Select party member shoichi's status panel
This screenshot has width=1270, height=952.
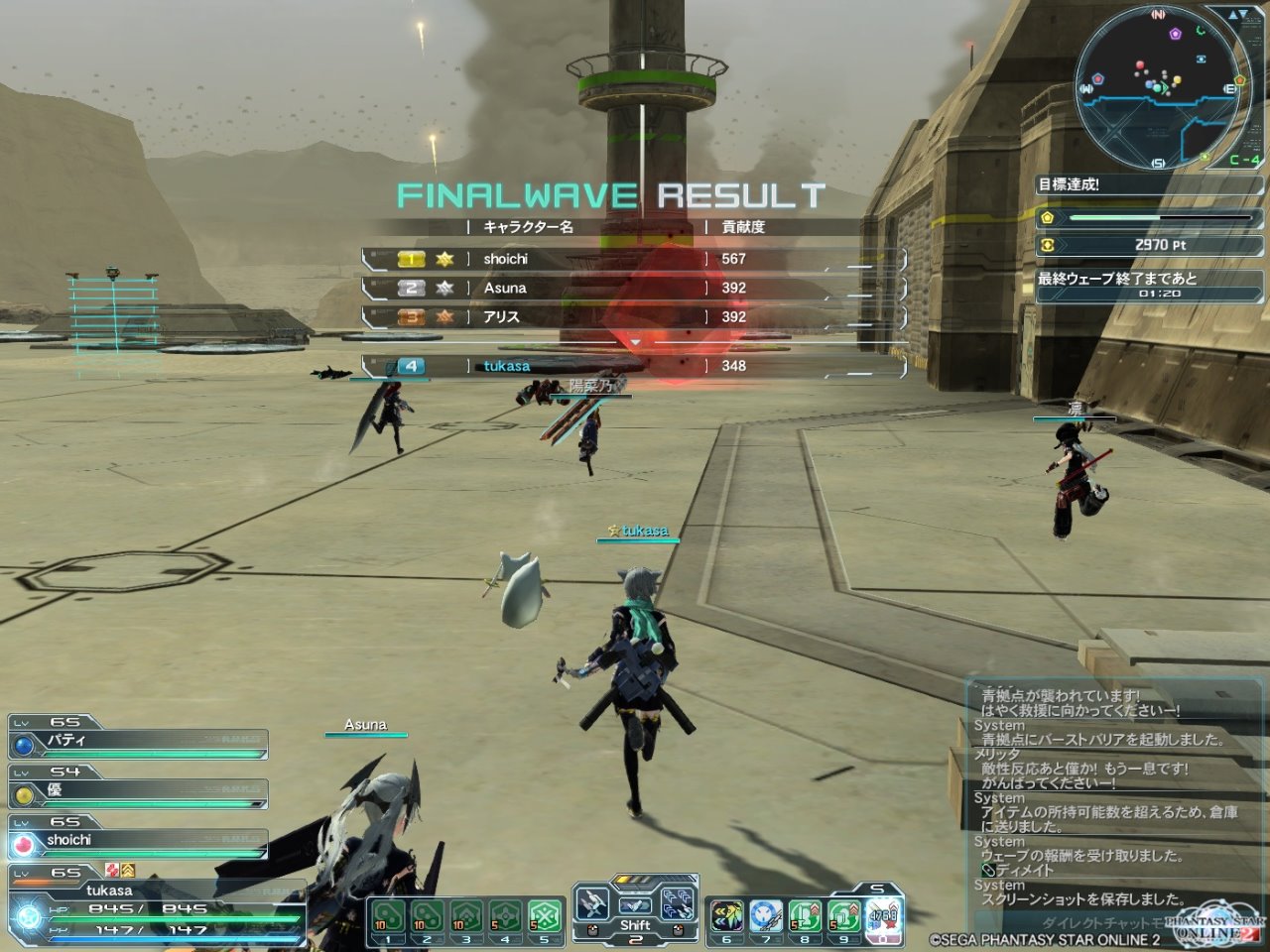click(x=139, y=841)
